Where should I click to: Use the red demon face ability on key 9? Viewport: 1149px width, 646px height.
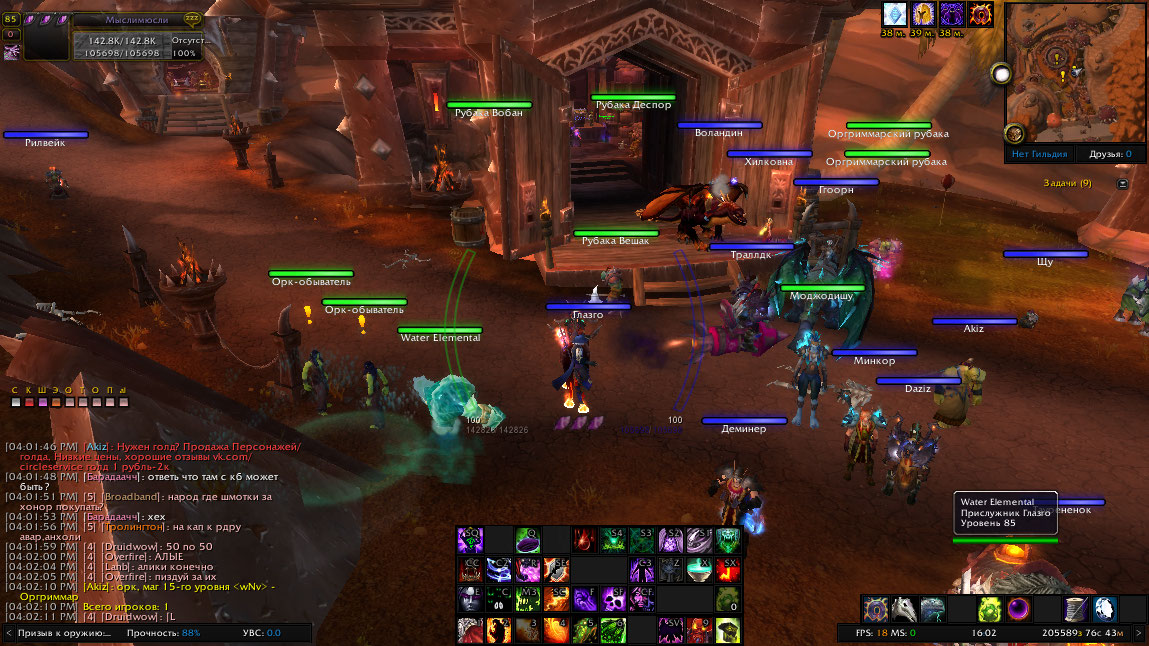click(x=699, y=630)
